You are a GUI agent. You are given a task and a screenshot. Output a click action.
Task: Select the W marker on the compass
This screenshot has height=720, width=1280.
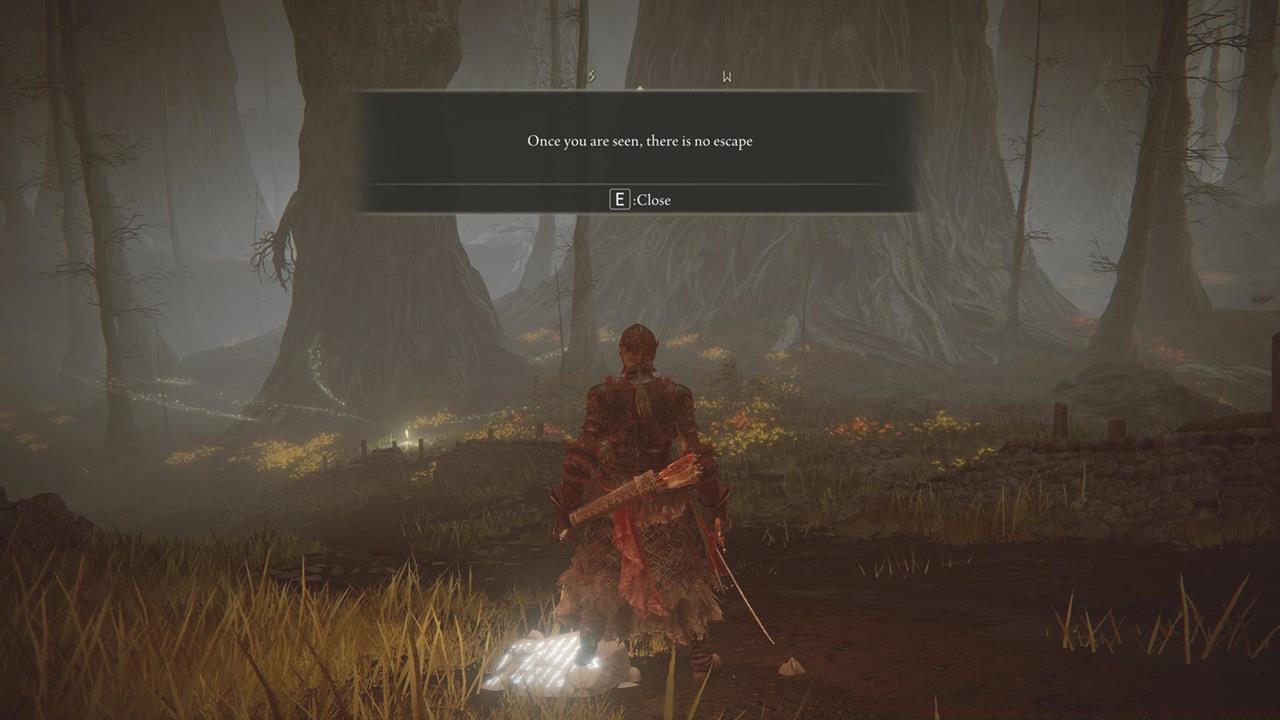726,74
